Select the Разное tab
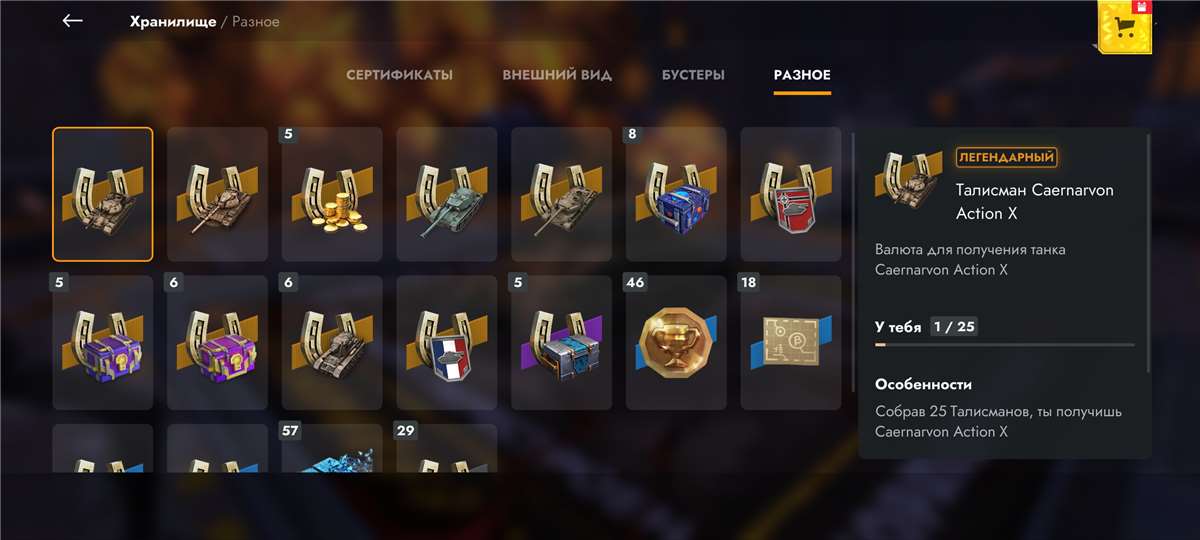This screenshot has height=540, width=1200. pyautogui.click(x=802, y=75)
